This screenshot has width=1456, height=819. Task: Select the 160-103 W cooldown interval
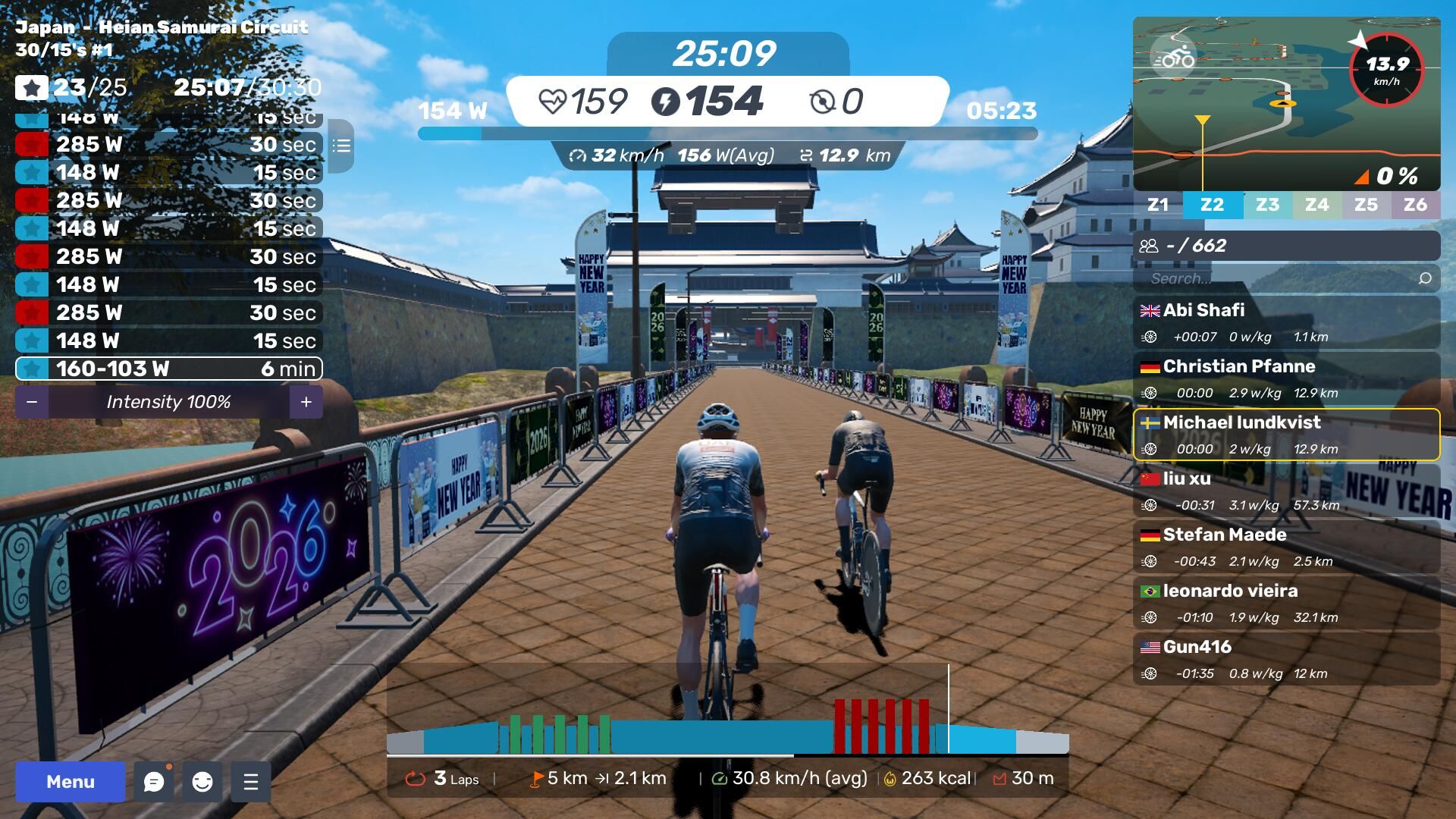tap(169, 369)
